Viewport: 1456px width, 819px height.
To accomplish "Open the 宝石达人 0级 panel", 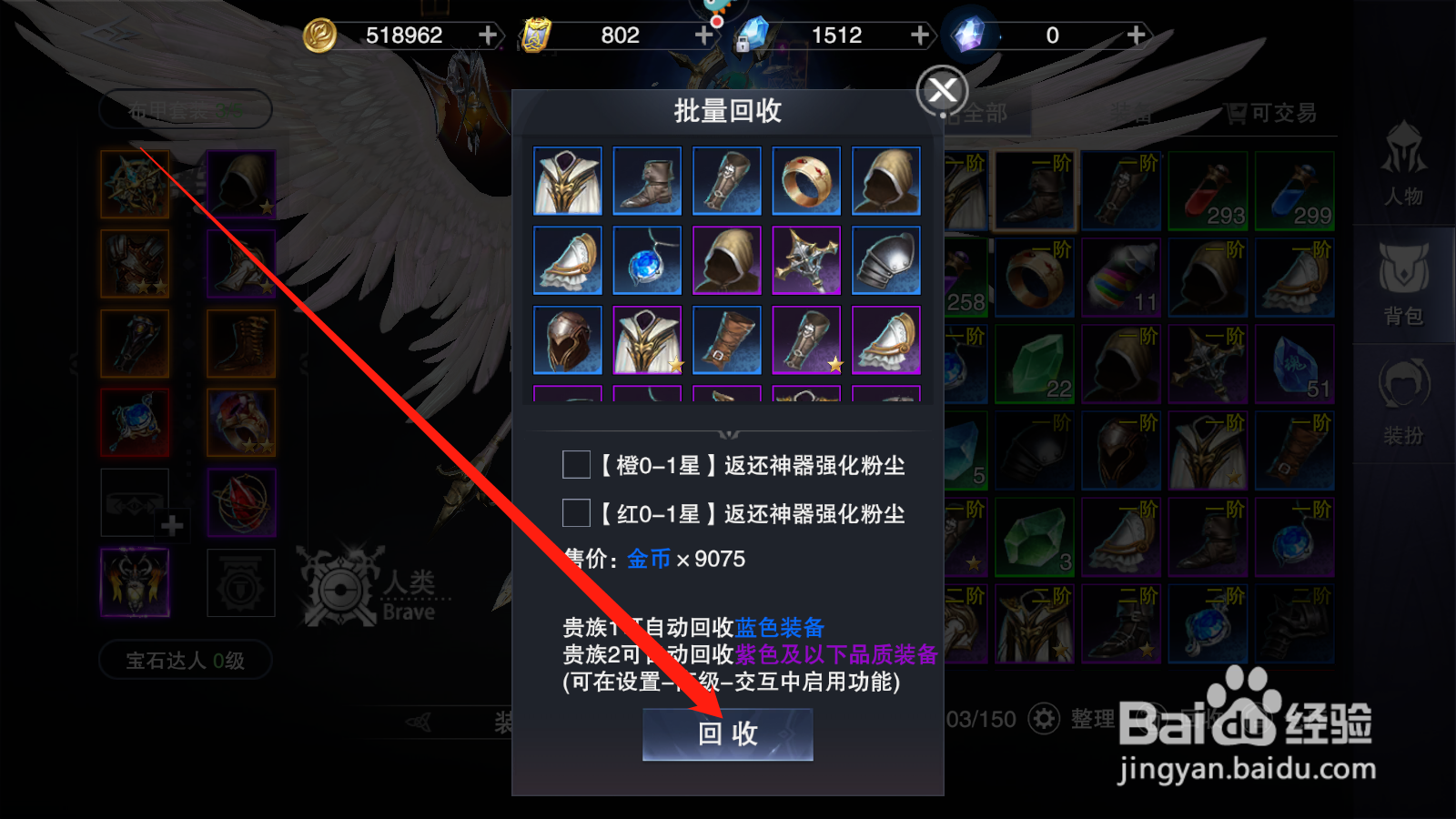I will coord(184,661).
